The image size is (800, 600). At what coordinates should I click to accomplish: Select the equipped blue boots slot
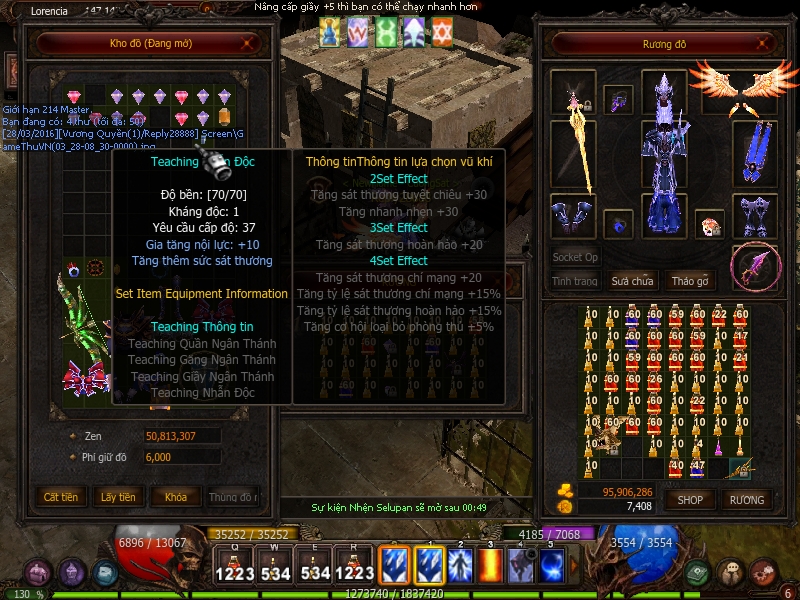click(755, 216)
